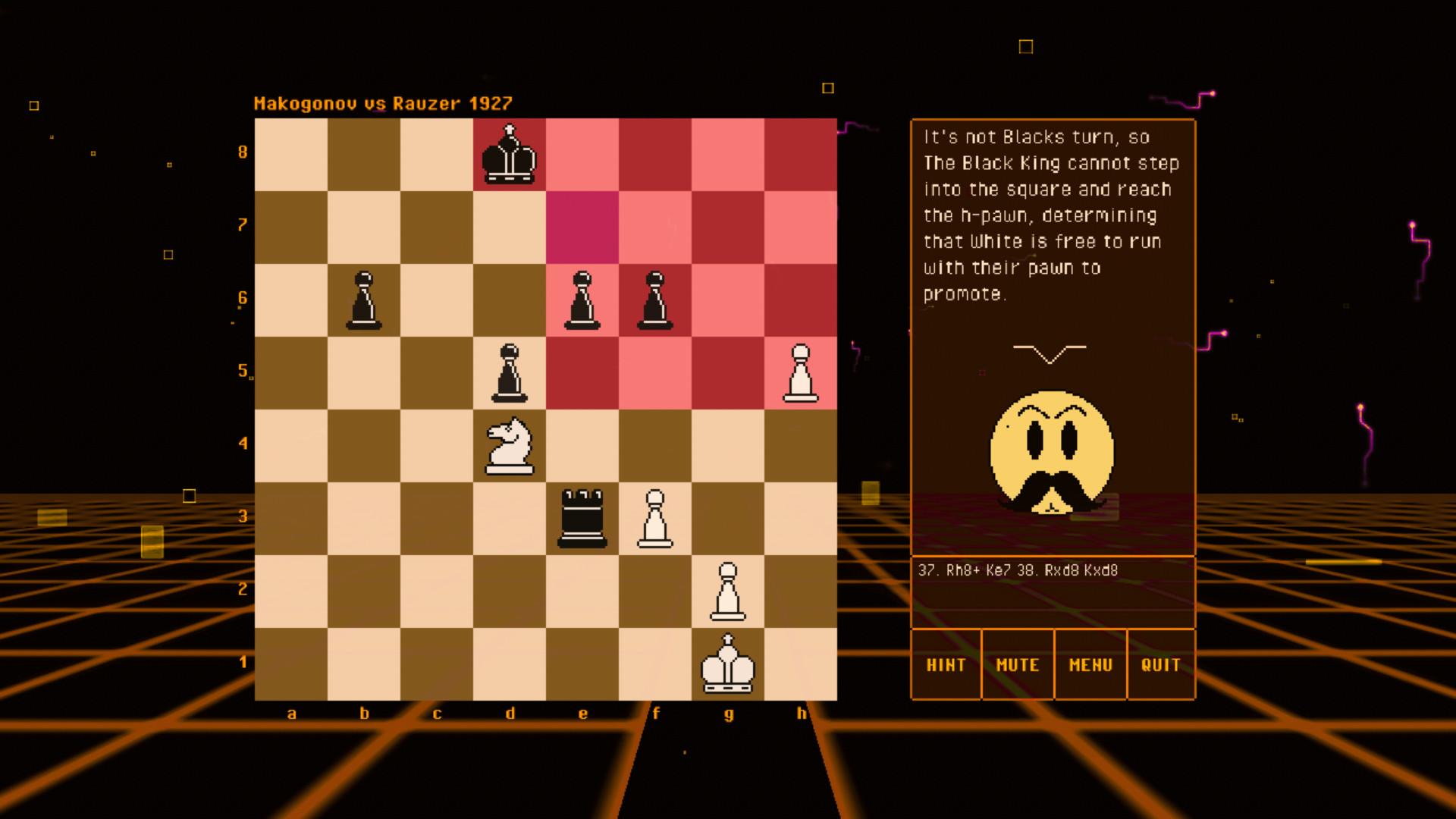Open the game menu

click(x=1090, y=664)
